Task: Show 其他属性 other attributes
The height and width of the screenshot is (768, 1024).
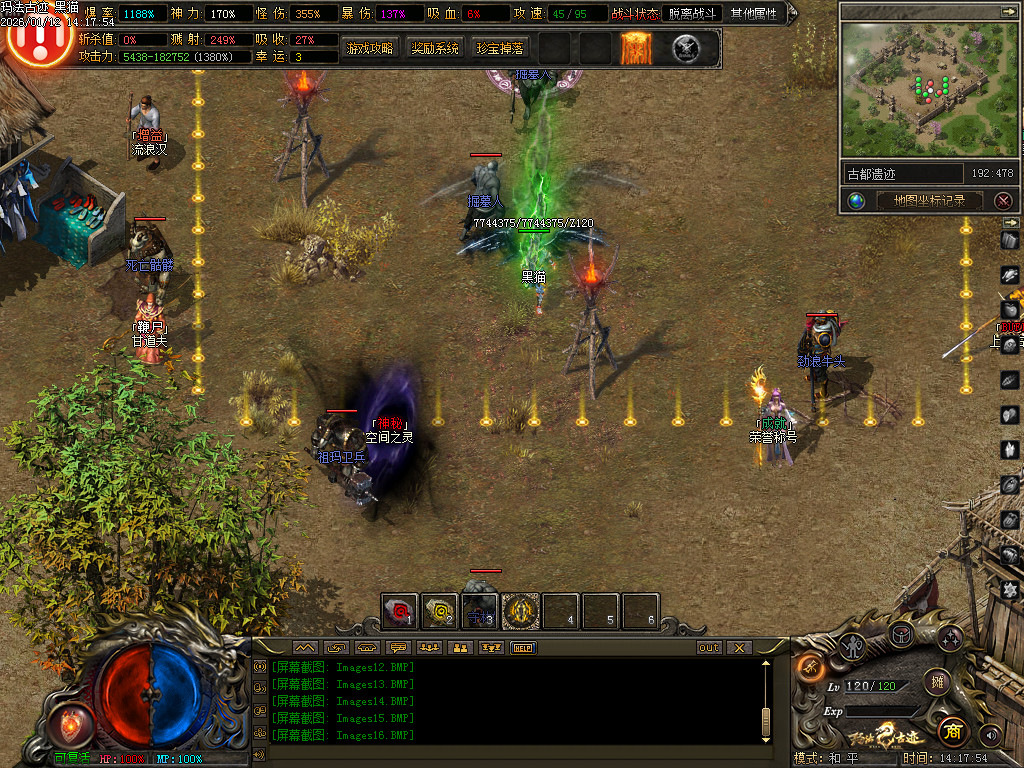Action: (753, 14)
